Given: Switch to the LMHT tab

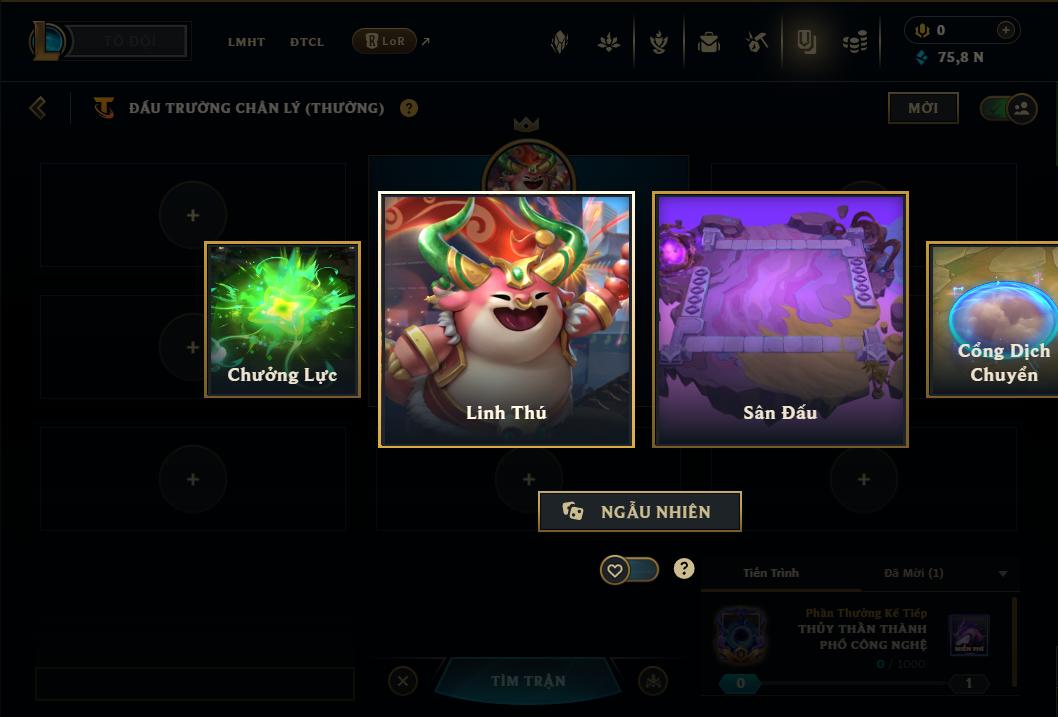Looking at the screenshot, I should pos(246,42).
